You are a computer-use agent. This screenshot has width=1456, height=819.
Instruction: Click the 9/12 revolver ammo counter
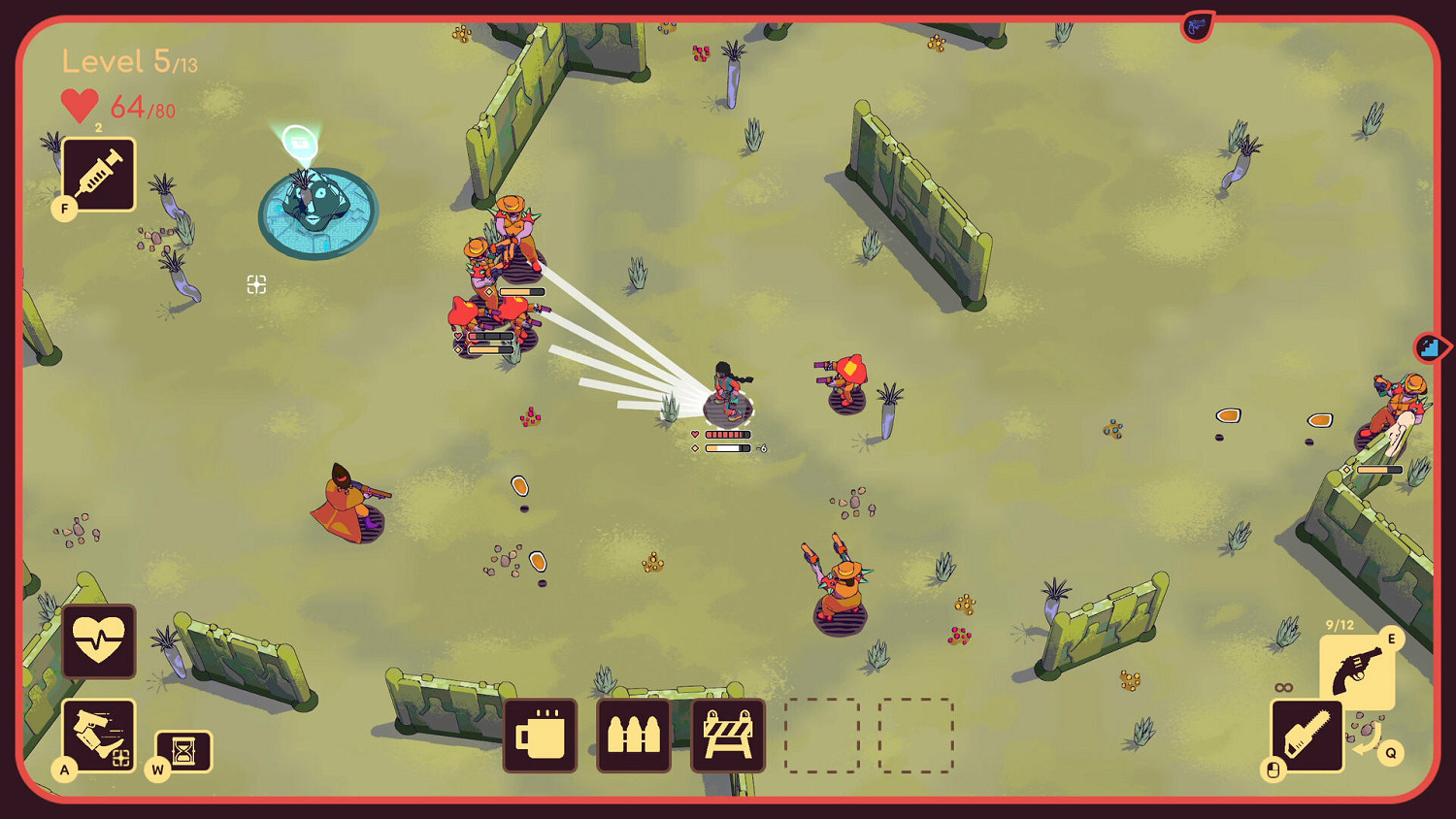pyautogui.click(x=1340, y=624)
